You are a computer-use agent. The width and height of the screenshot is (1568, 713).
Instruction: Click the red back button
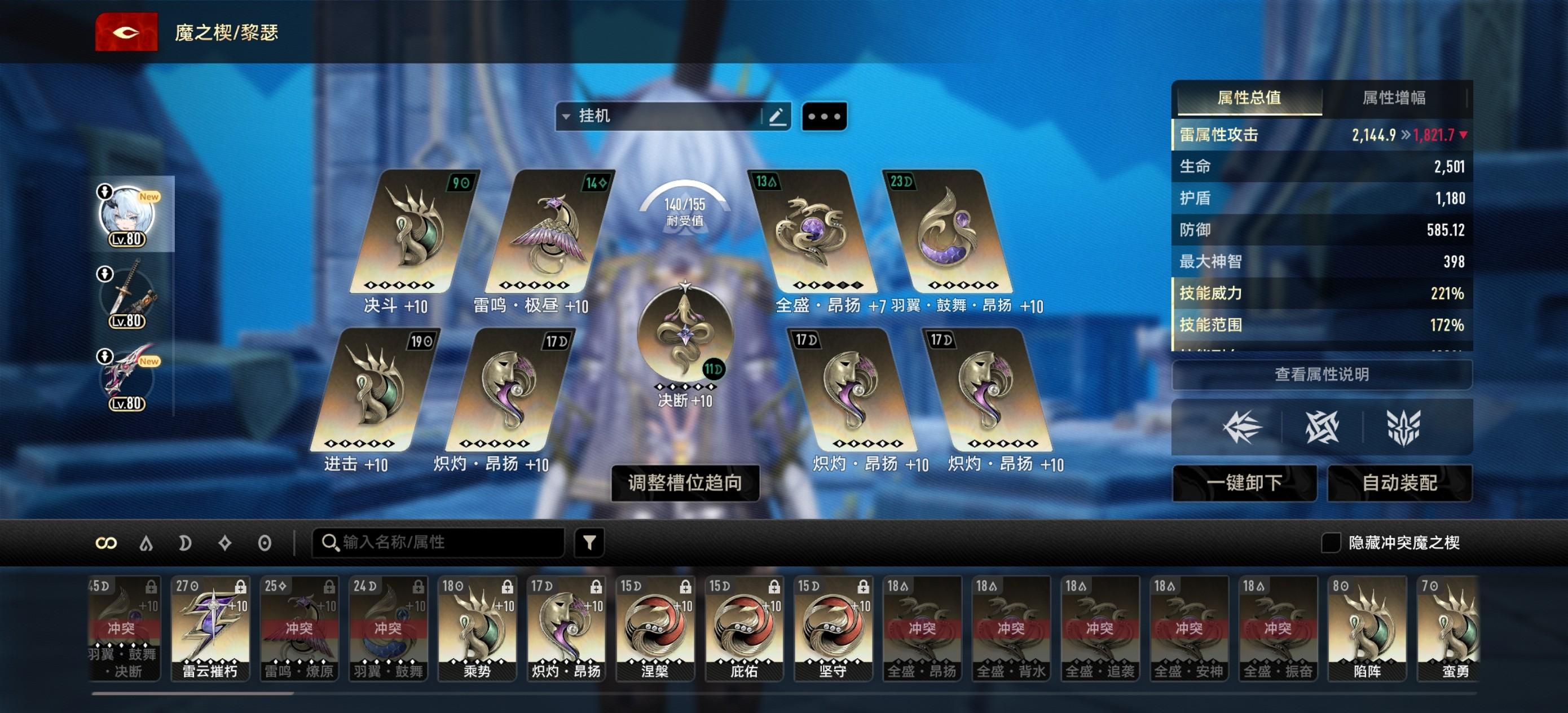tap(126, 32)
